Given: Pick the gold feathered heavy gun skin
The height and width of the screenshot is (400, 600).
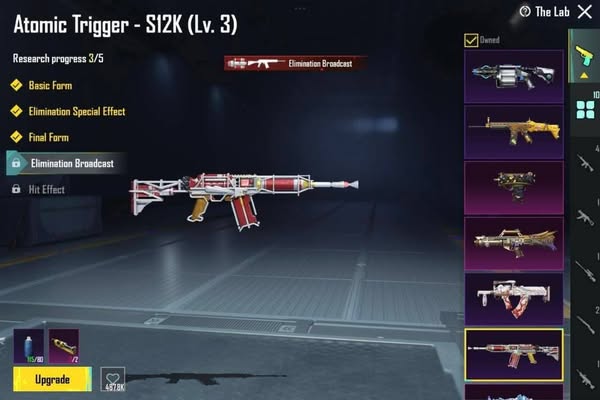Looking at the screenshot, I should (513, 243).
